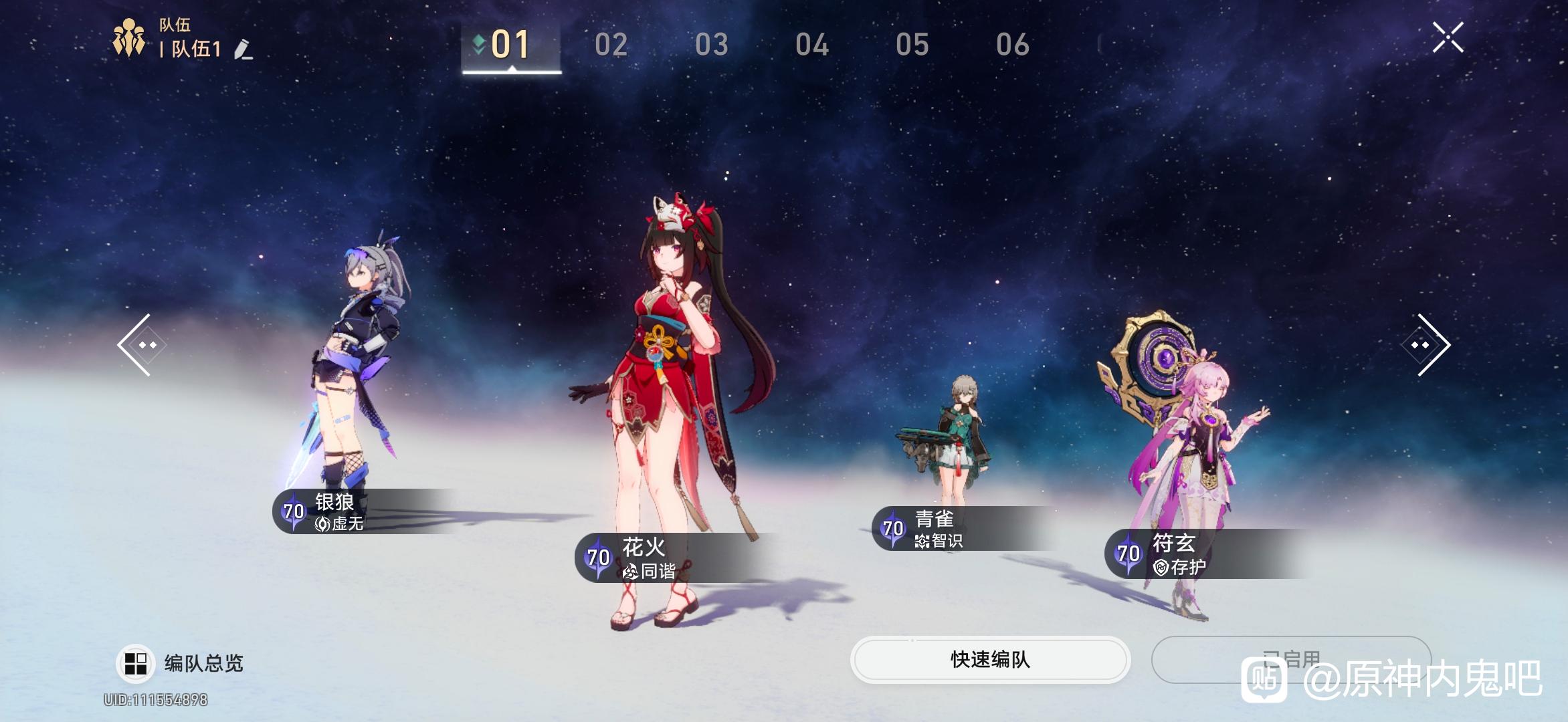The image size is (1568, 722).
Task: Switch to team tab 02
Action: tap(611, 45)
